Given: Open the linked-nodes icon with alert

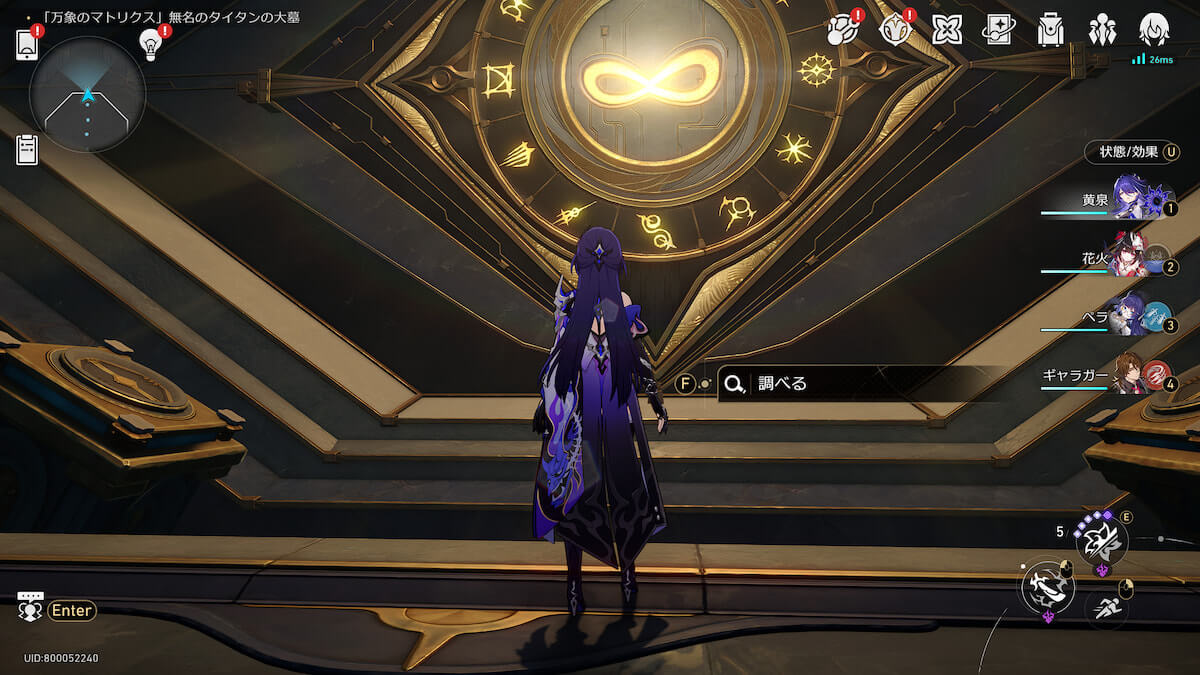Looking at the screenshot, I should (843, 30).
